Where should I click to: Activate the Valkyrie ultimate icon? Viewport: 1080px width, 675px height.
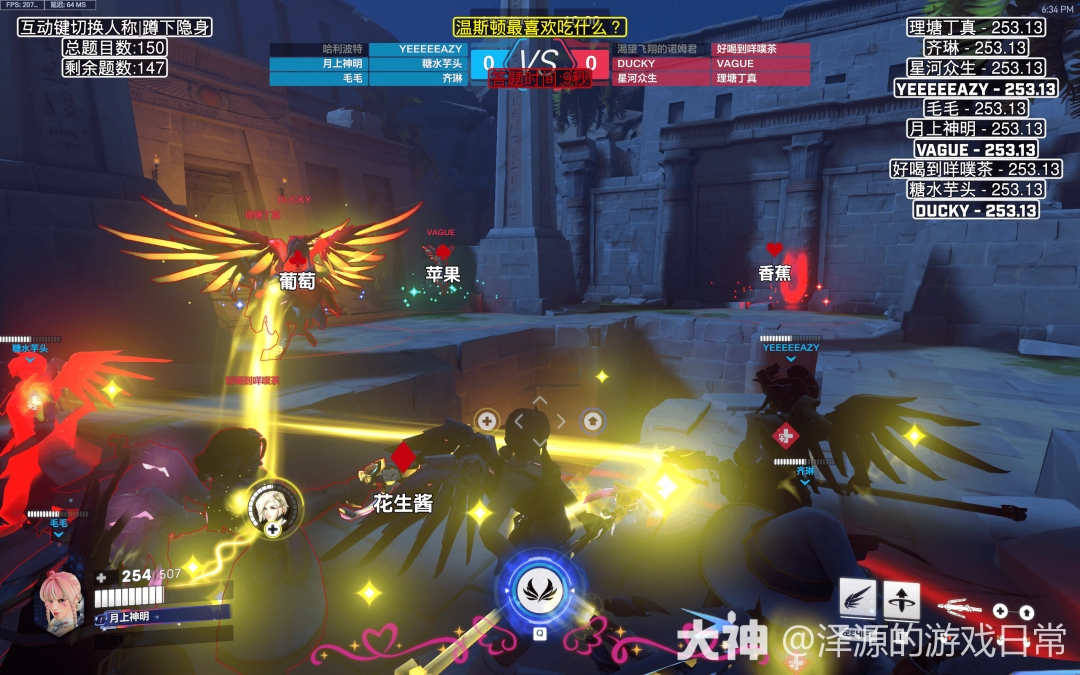coord(539,590)
